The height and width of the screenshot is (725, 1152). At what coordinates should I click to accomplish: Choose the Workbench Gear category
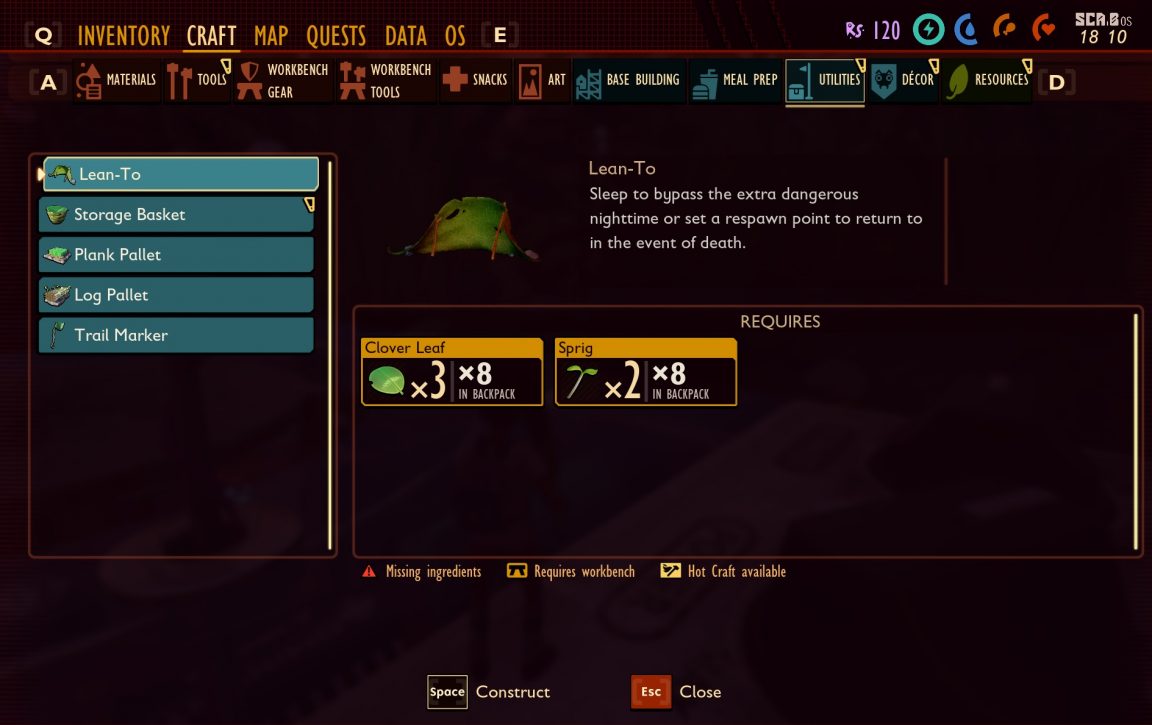[x=283, y=80]
